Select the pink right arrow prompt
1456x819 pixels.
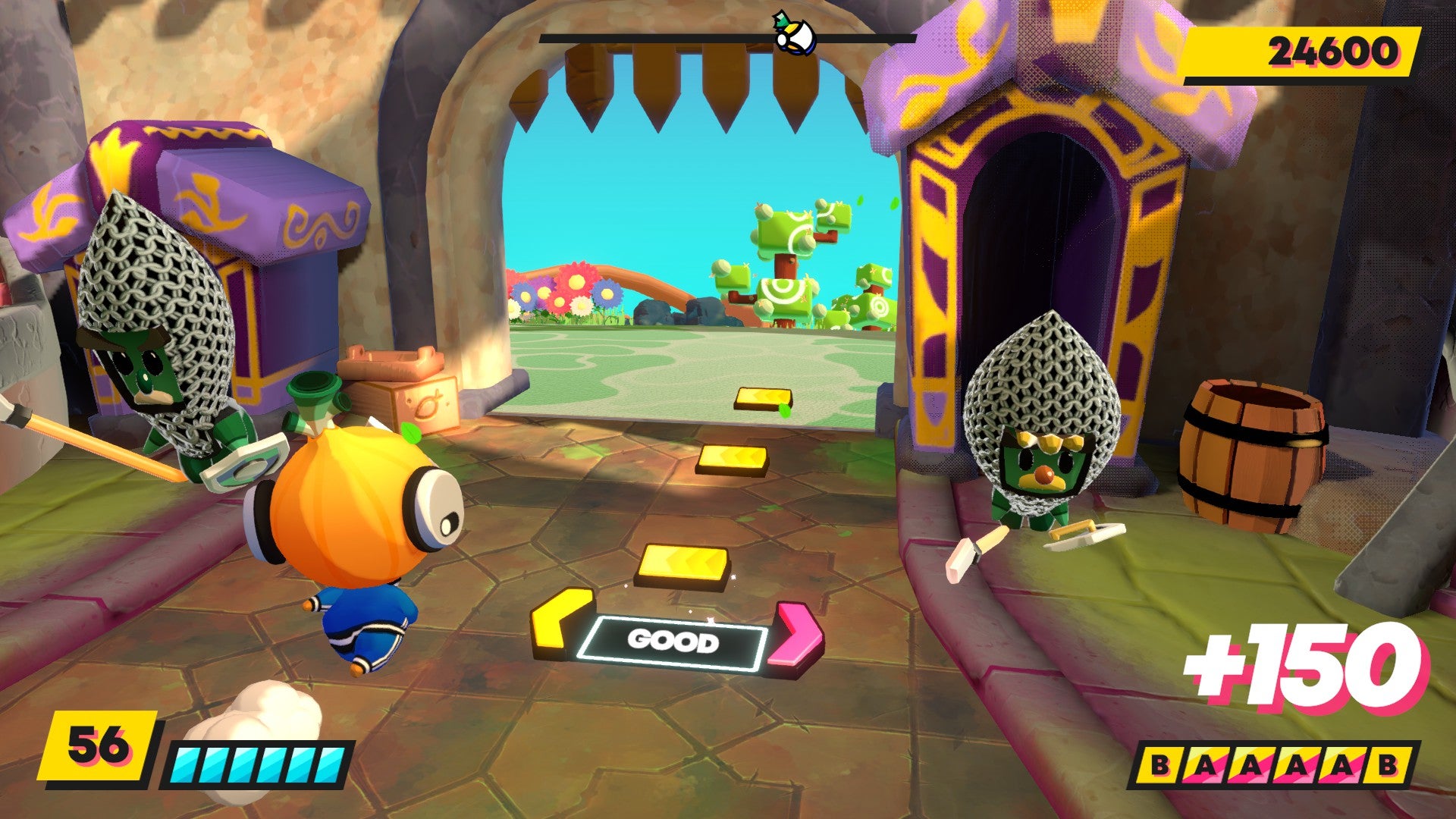797,635
